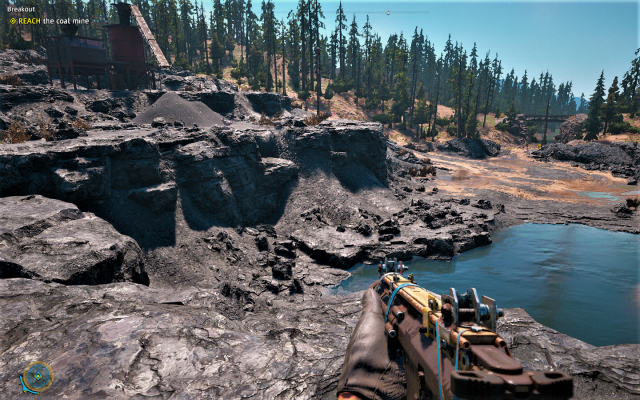Image resolution: width=640 pixels, height=400 pixels.
Task: Click the circular blue-and-yellow HUD indicator
Action: point(37,376)
